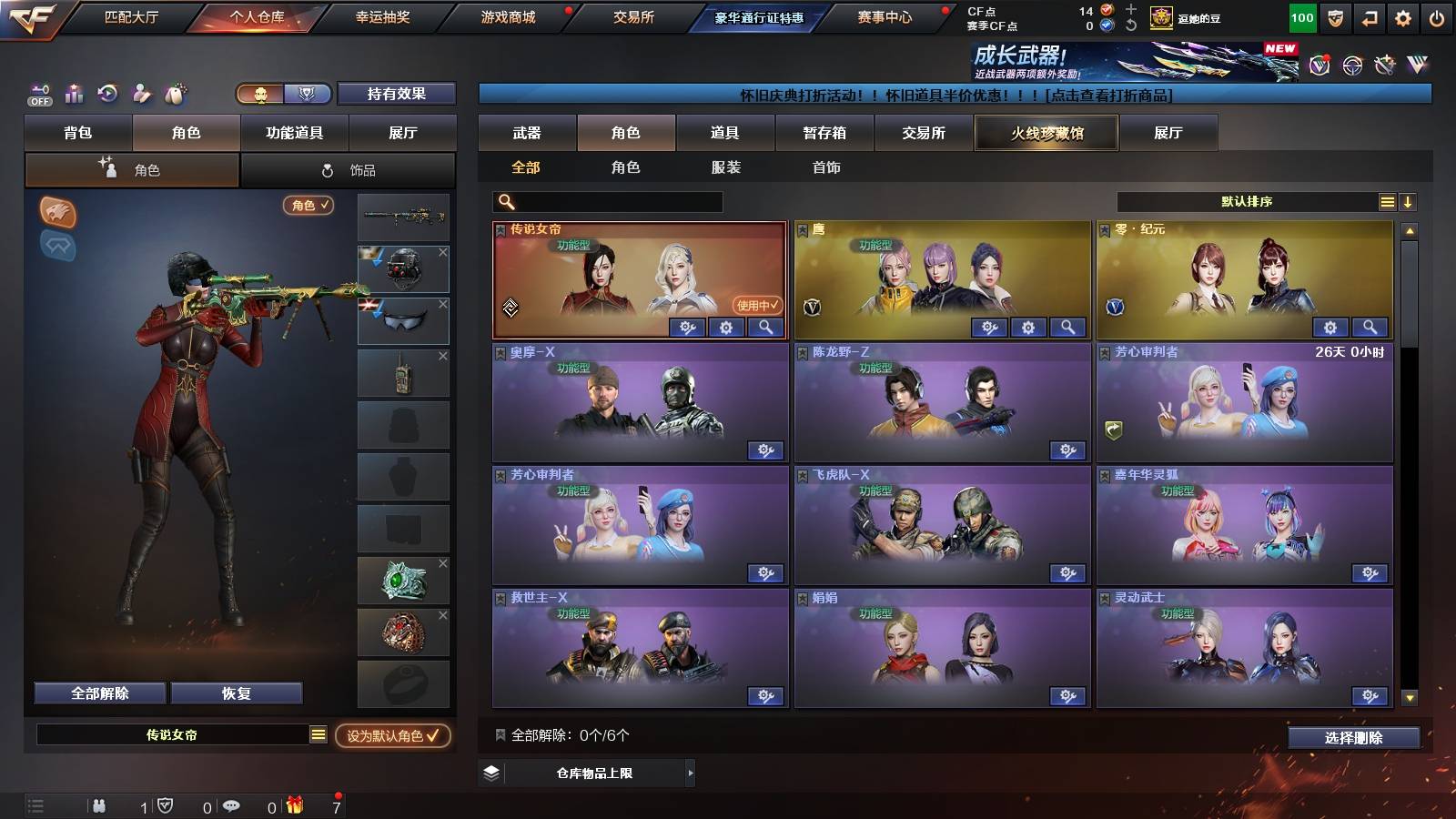The width and height of the screenshot is (1456, 819).
Task: Click the 选择删除 button at bottom right
Action: pos(1353,737)
